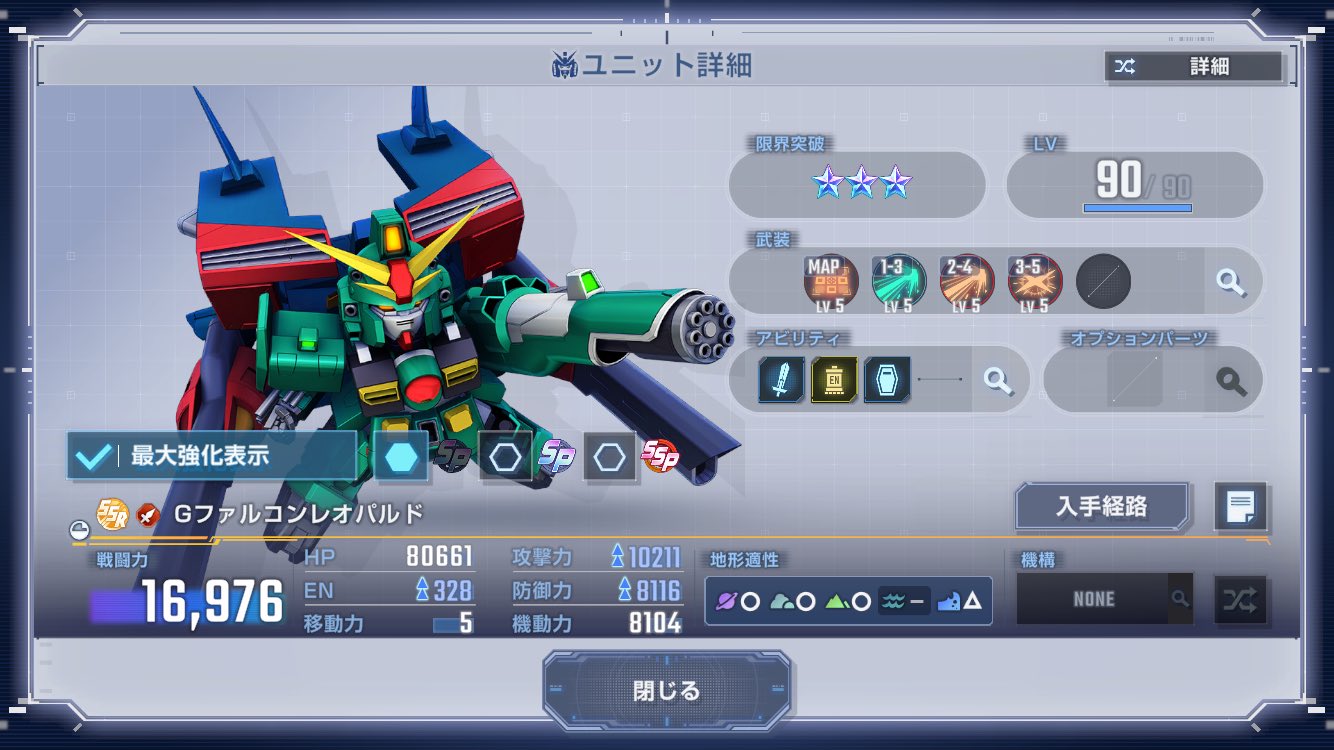Click the 機構 shuffle switch button
Image resolution: width=1334 pixels, height=750 pixels.
click(1240, 600)
